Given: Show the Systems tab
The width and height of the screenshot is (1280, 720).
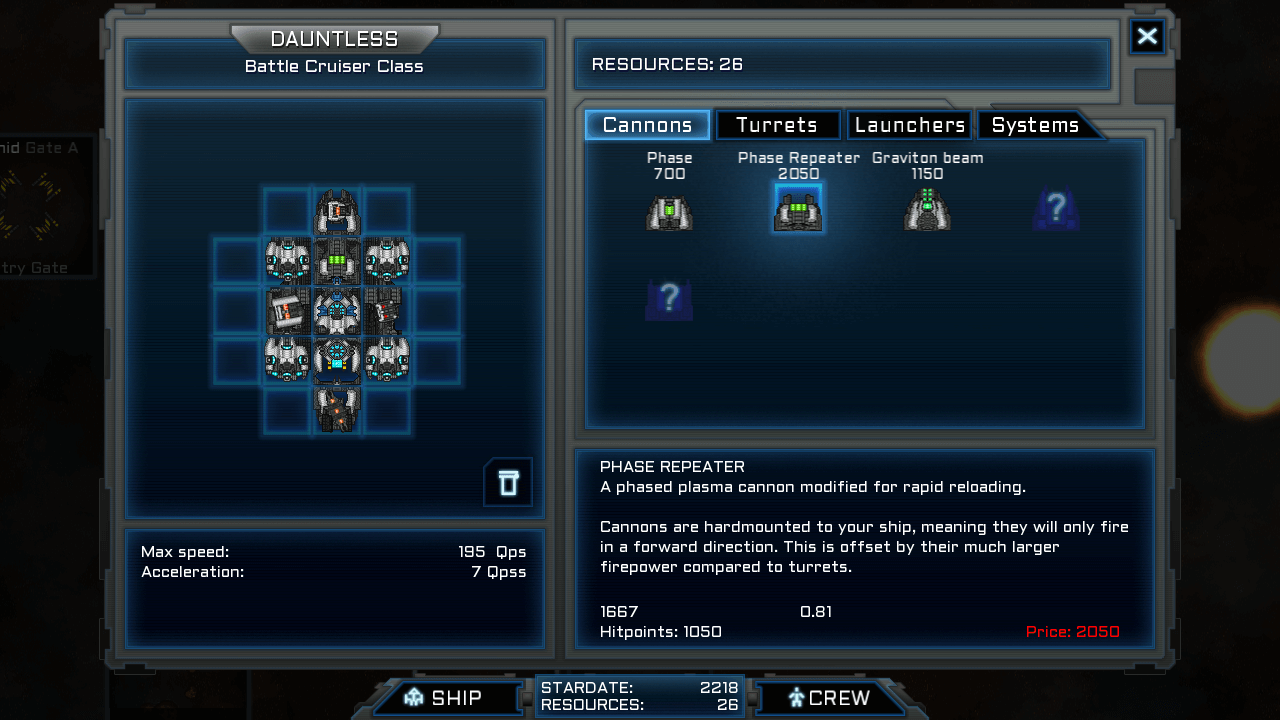Looking at the screenshot, I should 1035,125.
